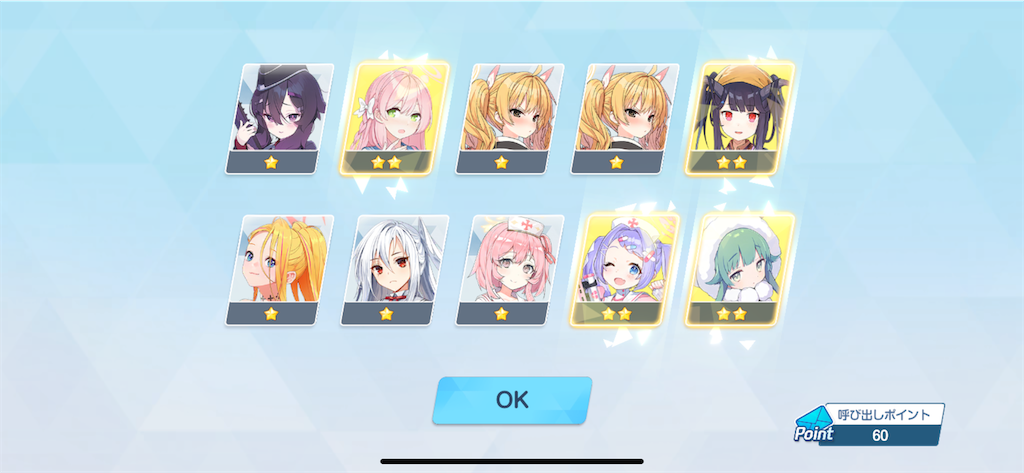Pick the black-haired girl with orange beret card
This screenshot has width=1024, height=473.
pyautogui.click(x=740, y=118)
